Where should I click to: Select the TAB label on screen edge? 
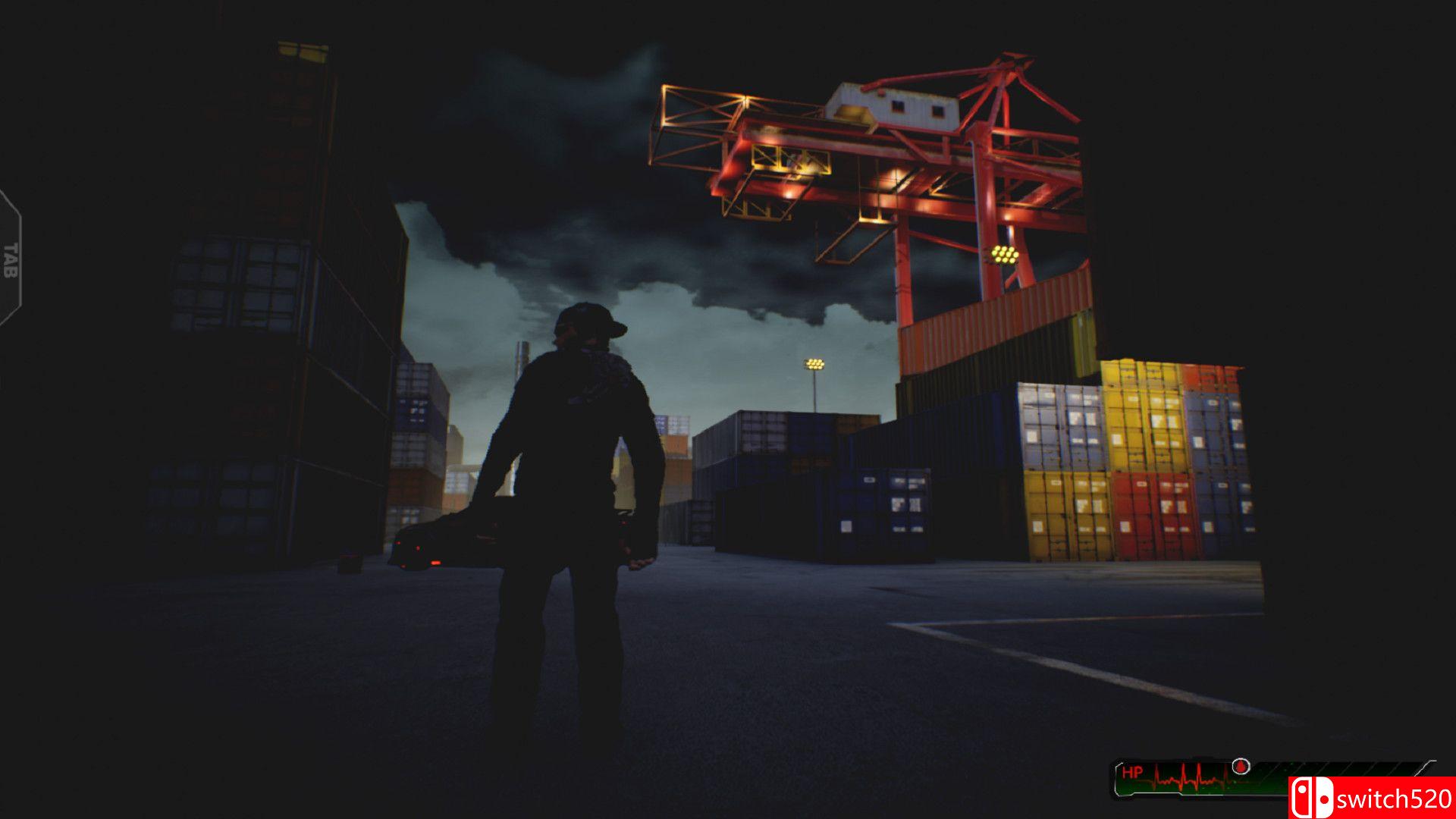click(11, 260)
